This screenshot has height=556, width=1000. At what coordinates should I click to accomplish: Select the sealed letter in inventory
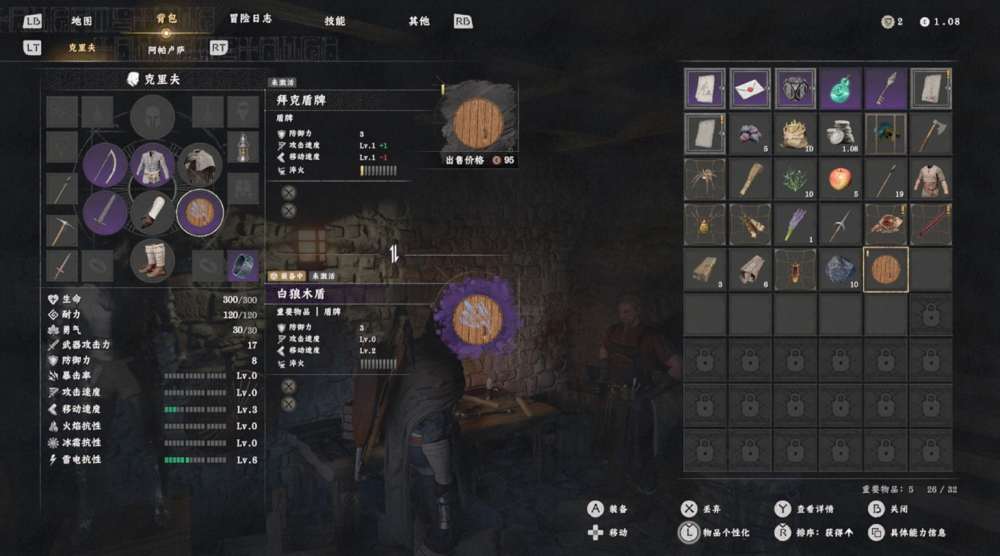pos(750,89)
